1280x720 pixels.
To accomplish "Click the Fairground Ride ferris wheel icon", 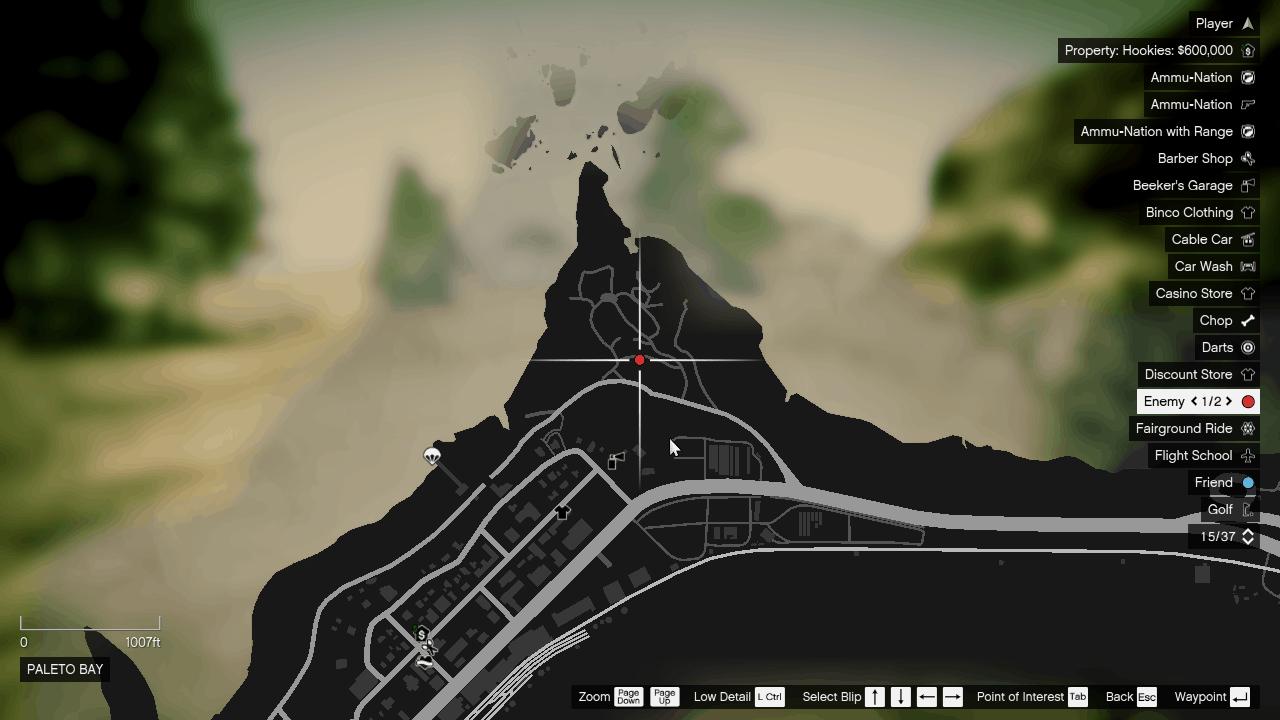I will coord(1247,428).
